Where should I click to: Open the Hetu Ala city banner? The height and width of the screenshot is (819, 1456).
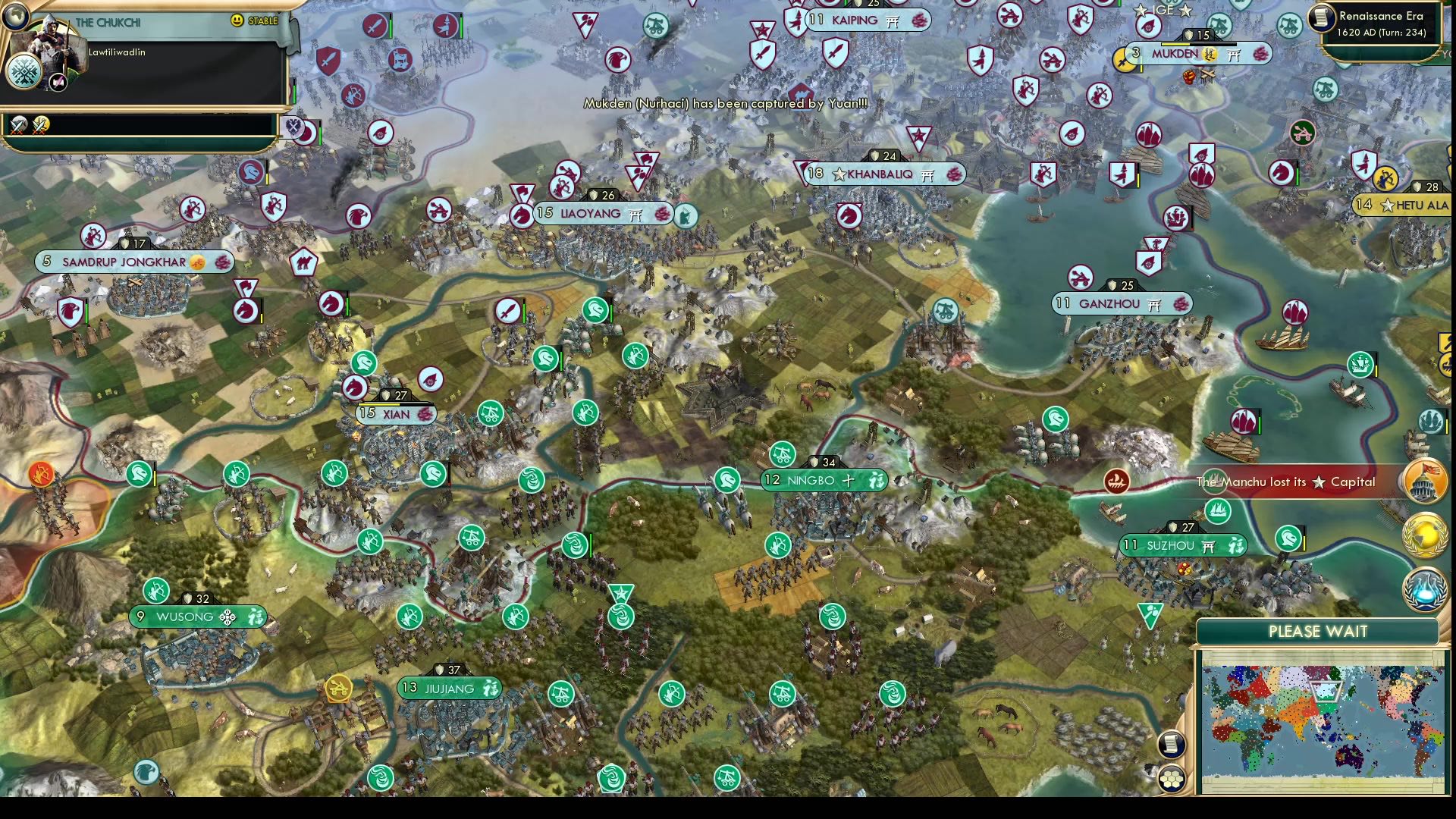[1400, 205]
